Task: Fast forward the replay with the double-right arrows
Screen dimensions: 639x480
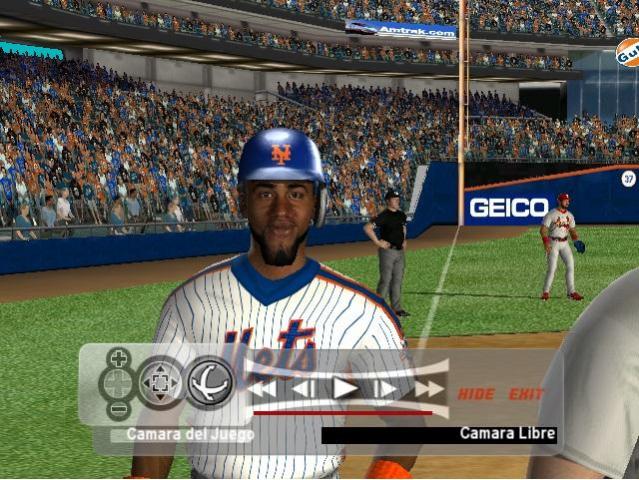Action: pos(429,388)
